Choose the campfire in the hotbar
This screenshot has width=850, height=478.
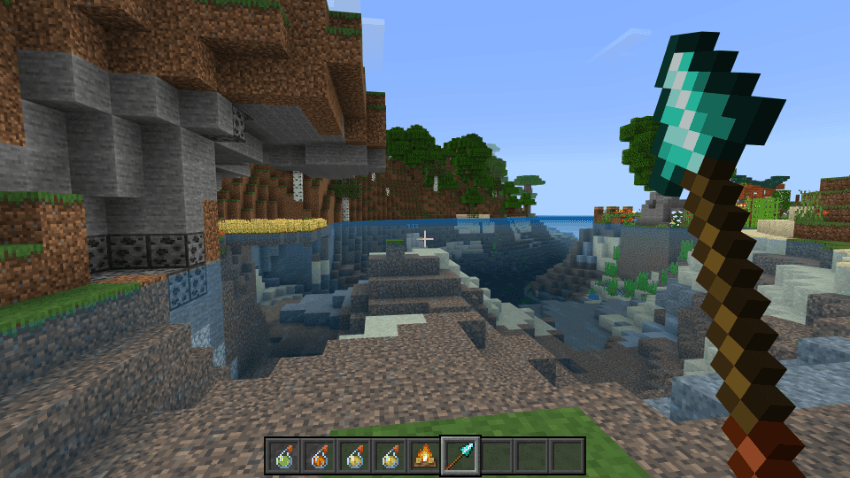[x=425, y=456]
